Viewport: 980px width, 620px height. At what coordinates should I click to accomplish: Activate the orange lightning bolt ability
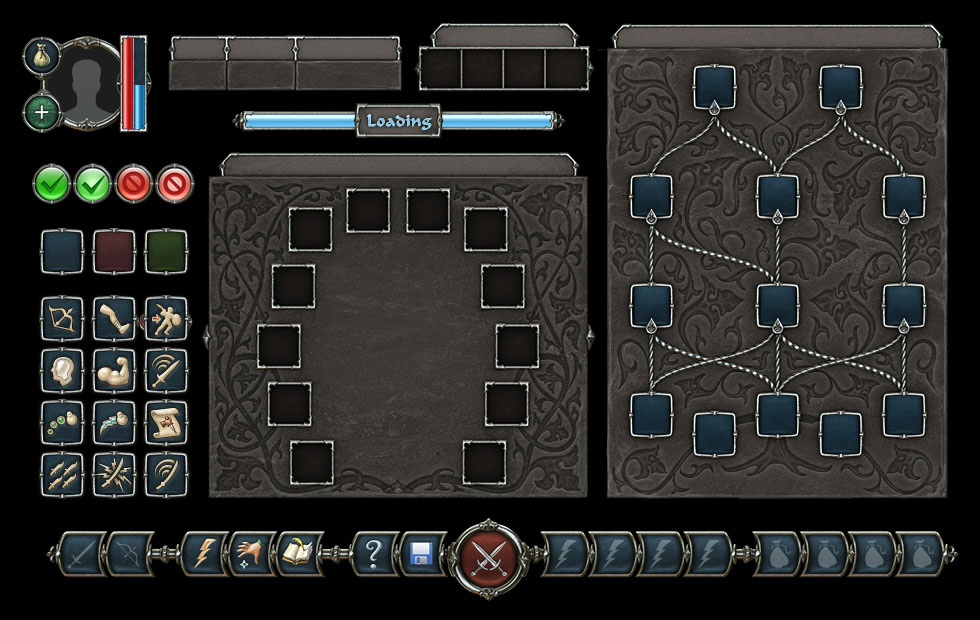203,552
